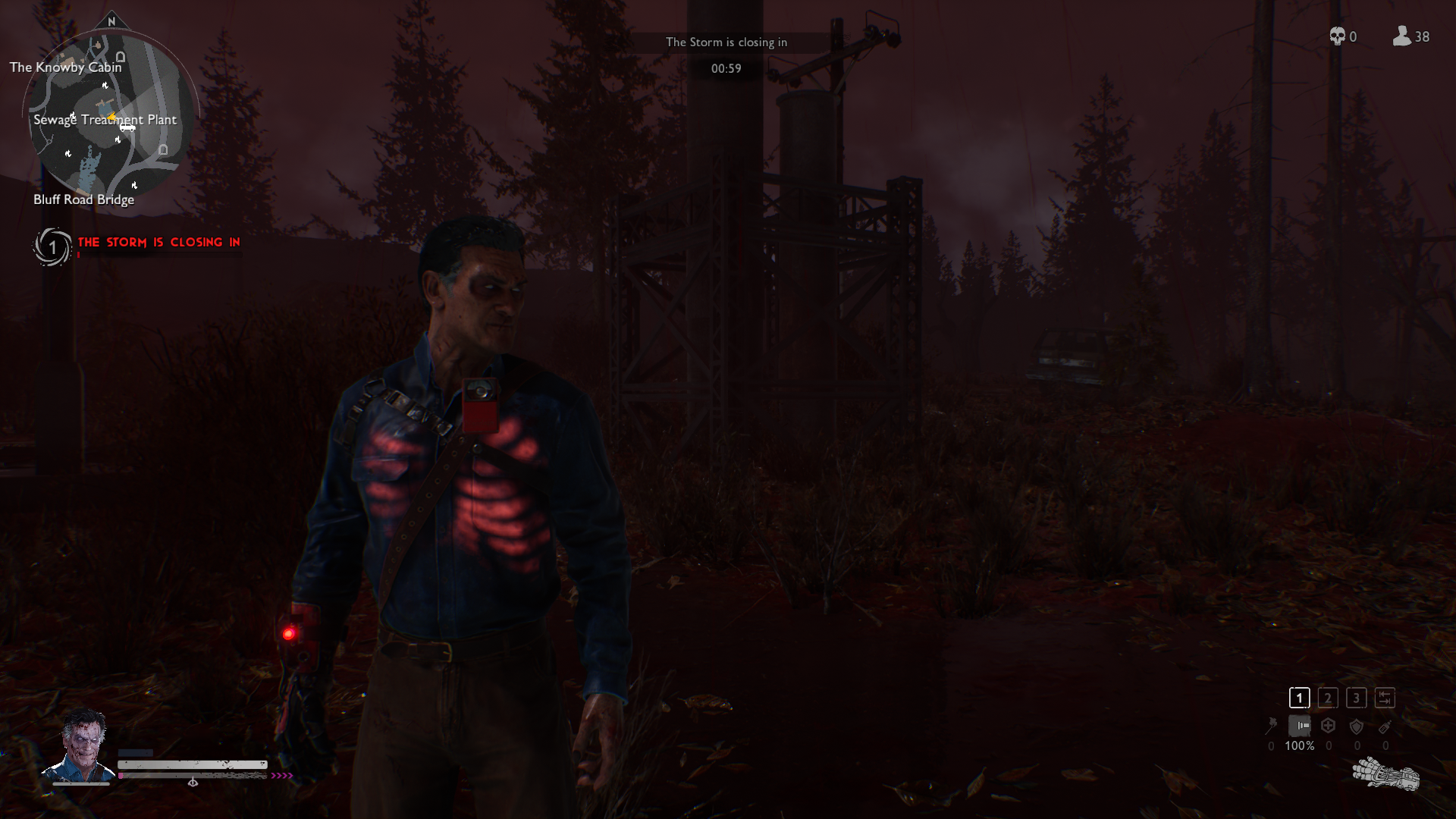Click the skull kill counter icon
1456x819 pixels.
point(1337,36)
